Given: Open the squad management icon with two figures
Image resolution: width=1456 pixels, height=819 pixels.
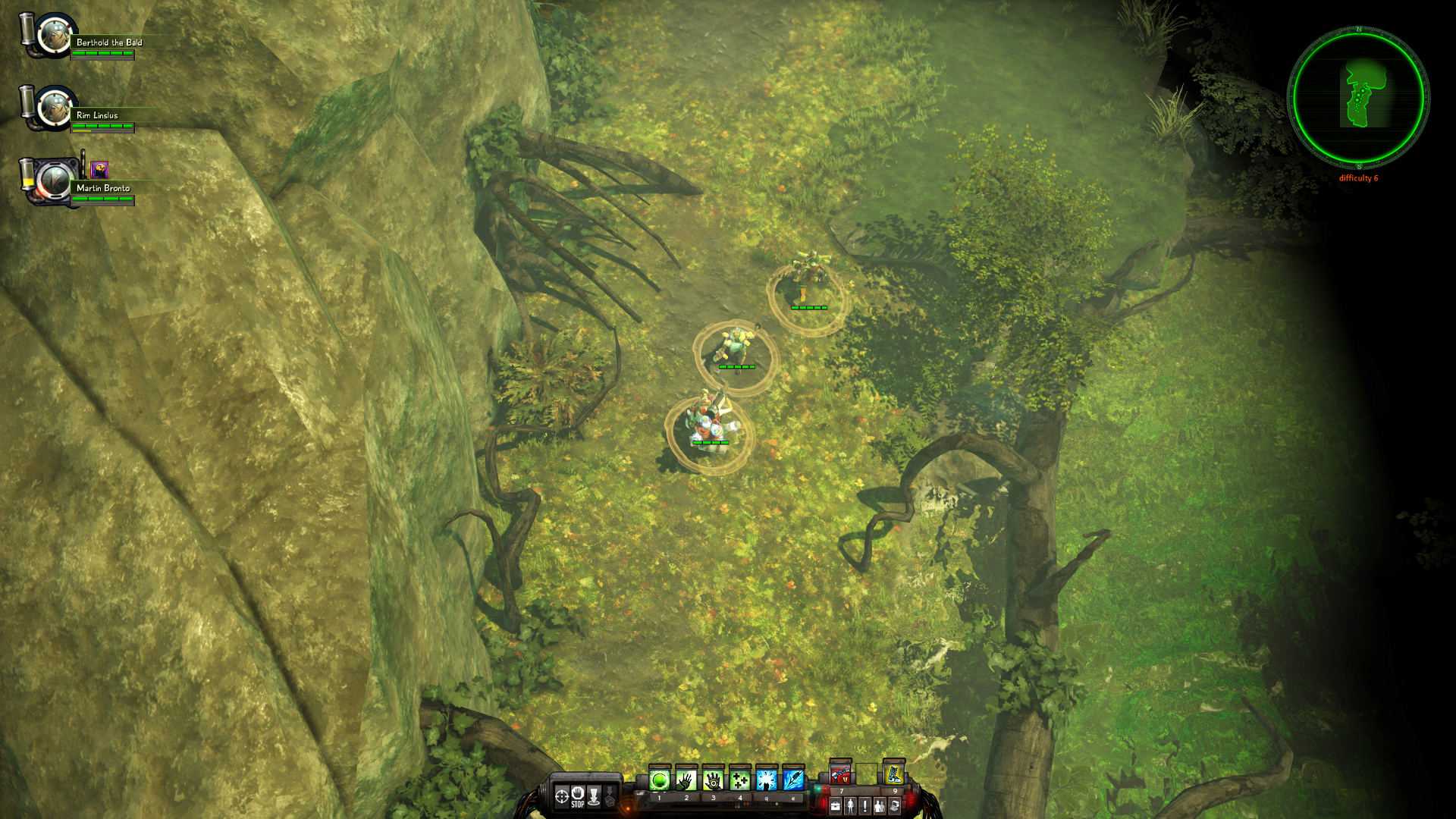Looking at the screenshot, I should pyautogui.click(x=880, y=805).
